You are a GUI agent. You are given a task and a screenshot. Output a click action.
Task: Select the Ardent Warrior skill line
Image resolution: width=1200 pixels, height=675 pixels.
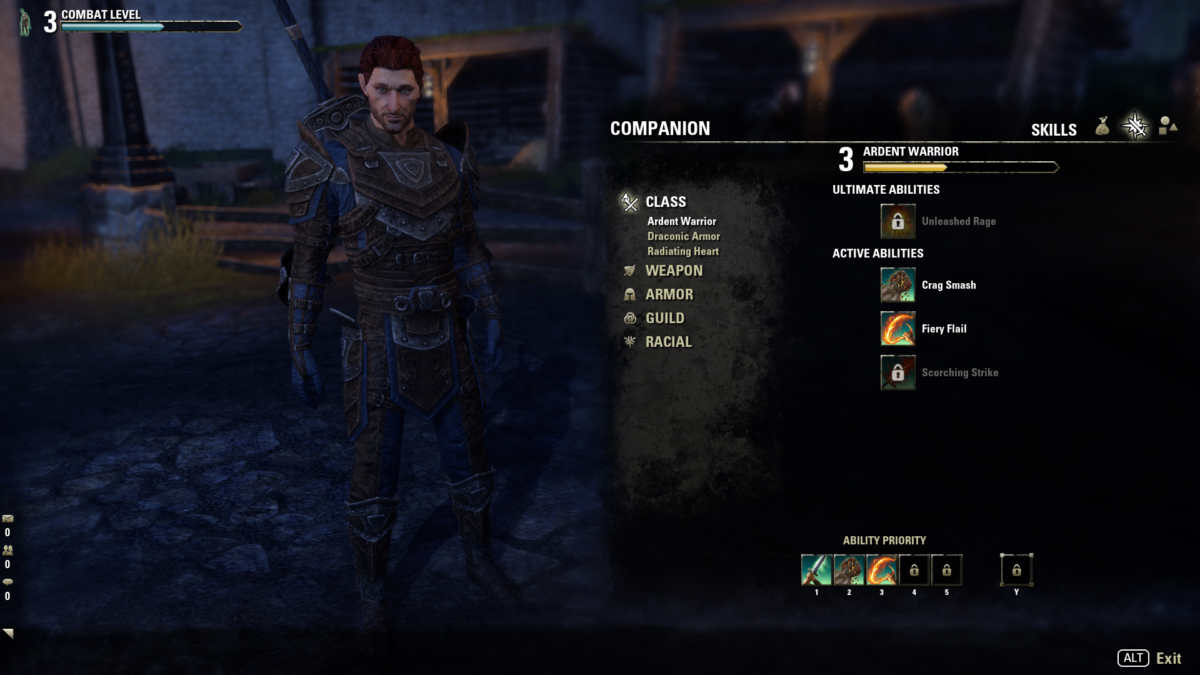pos(681,221)
